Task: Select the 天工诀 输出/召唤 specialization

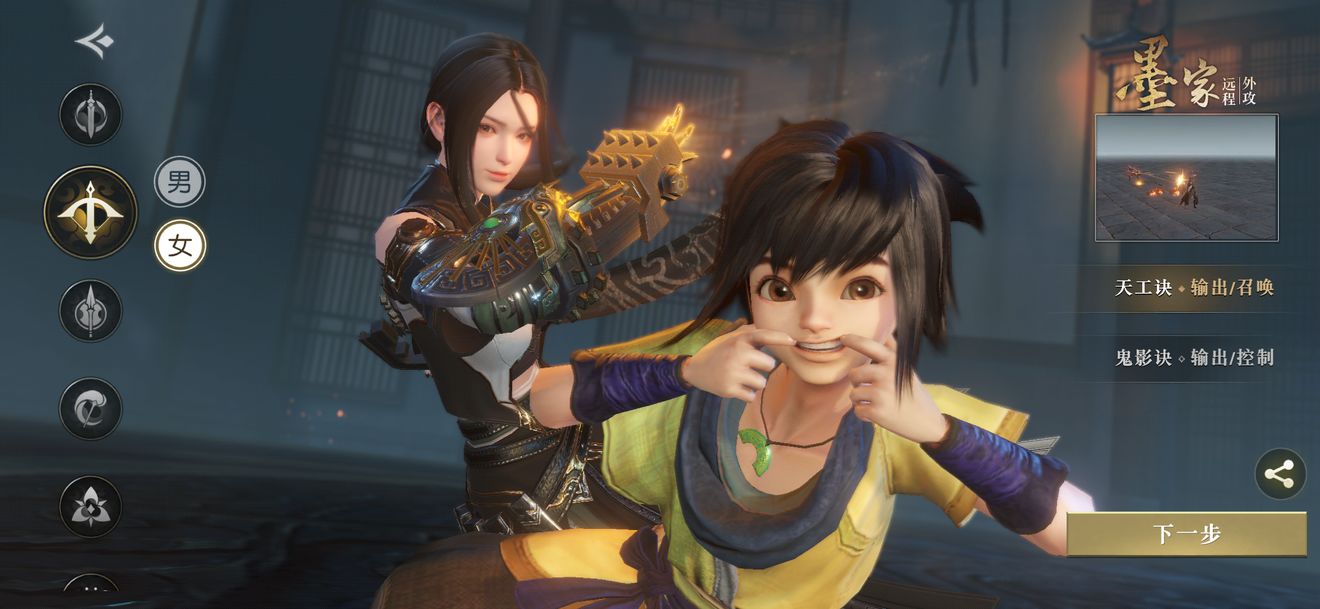Action: coord(1194,288)
